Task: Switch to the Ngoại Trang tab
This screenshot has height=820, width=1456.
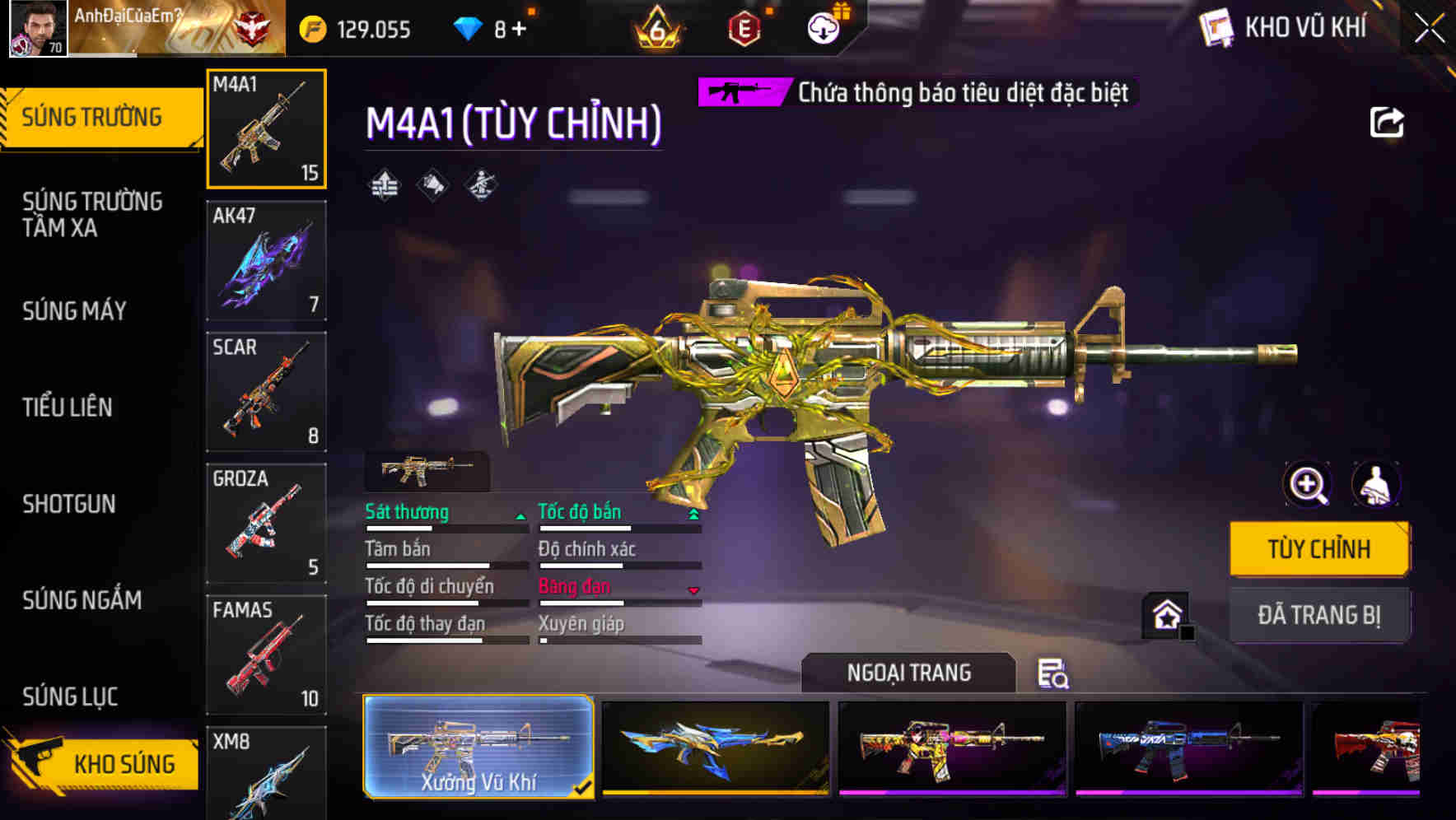Action: [x=911, y=673]
